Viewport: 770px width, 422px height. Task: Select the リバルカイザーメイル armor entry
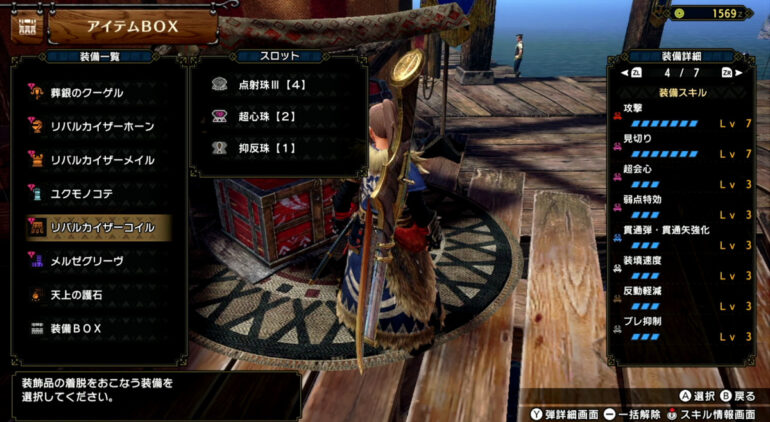pyautogui.click(x=98, y=160)
